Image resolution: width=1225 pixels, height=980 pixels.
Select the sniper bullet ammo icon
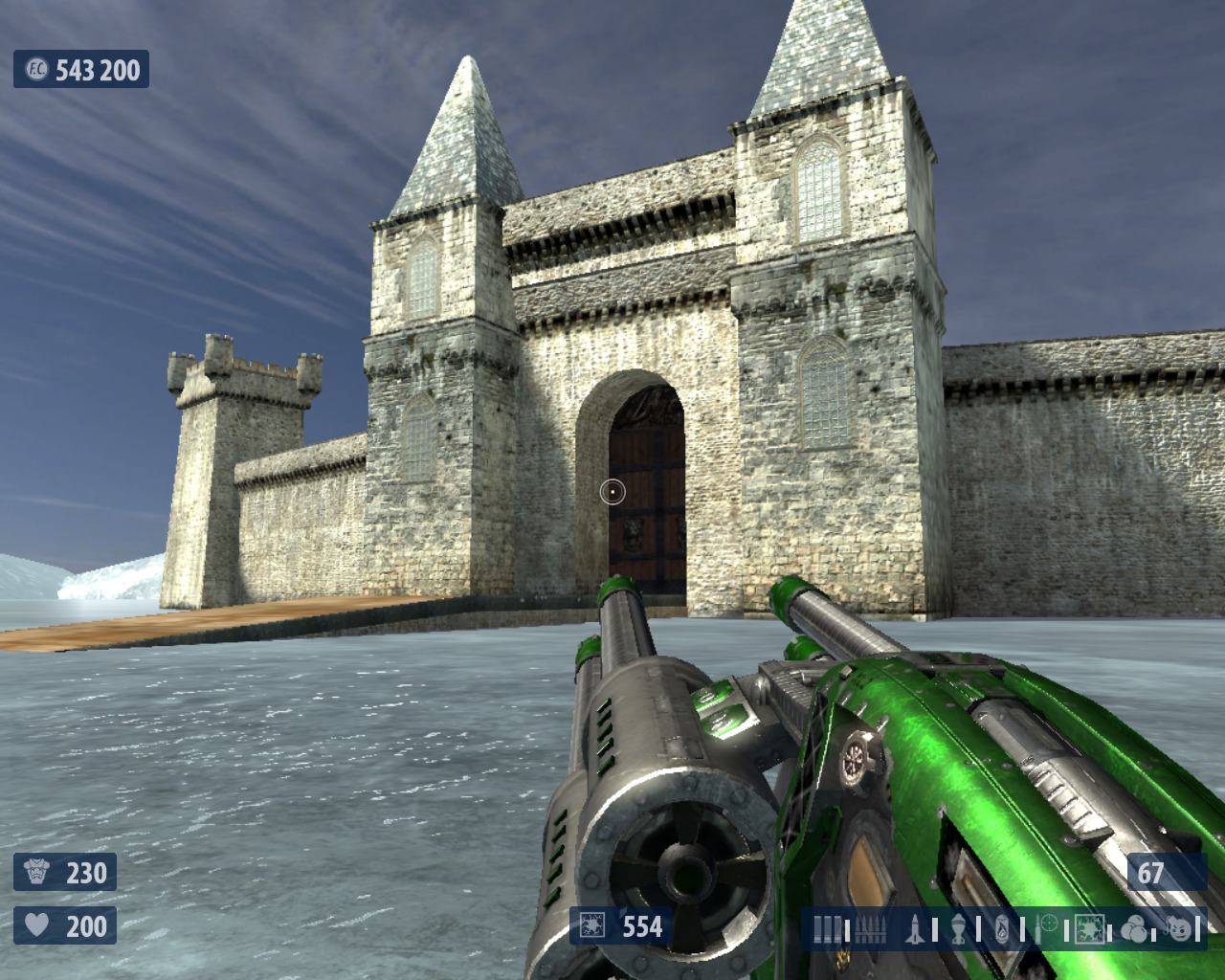[1045, 928]
